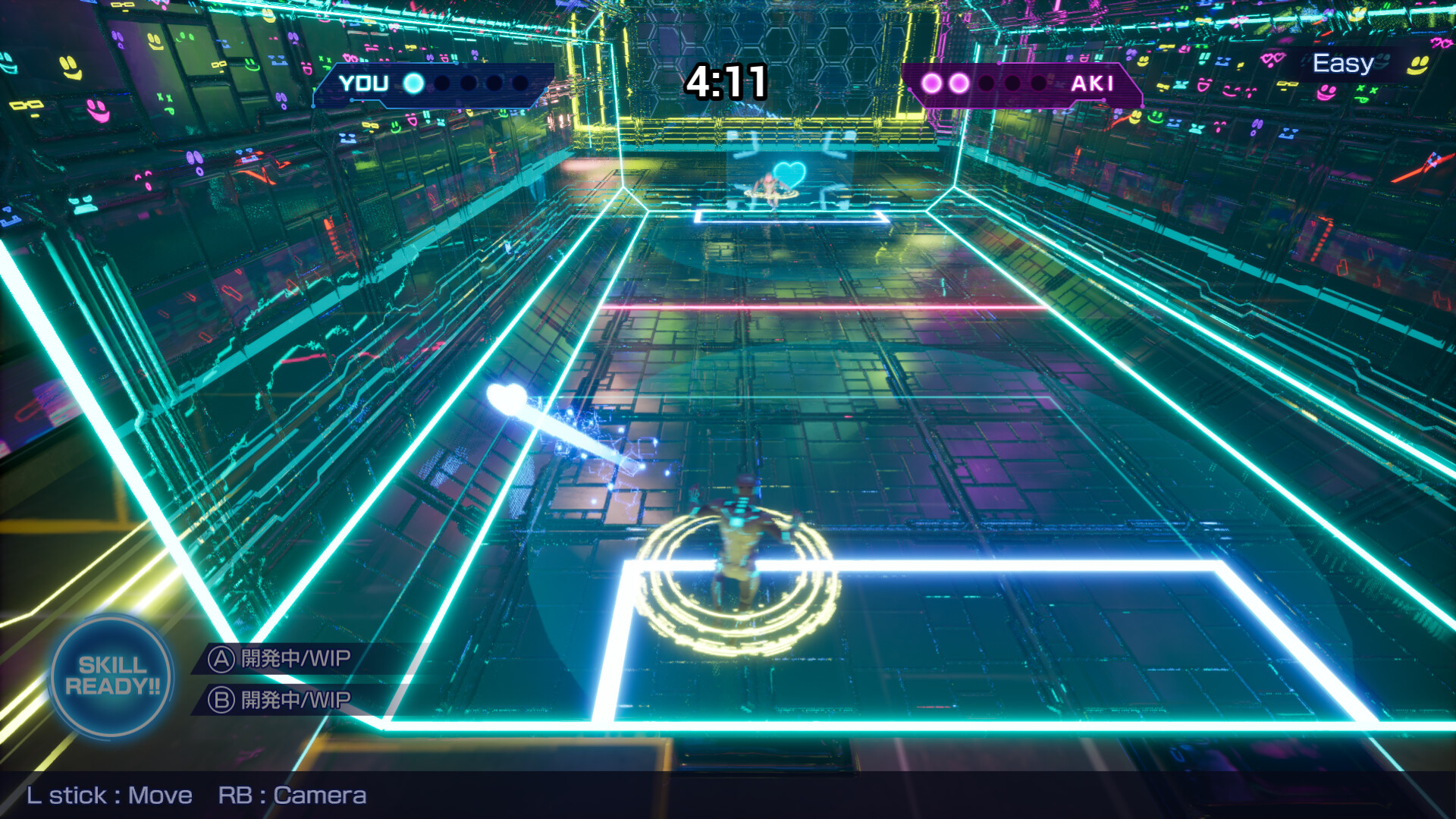Select the YOU name label
Screen dimensions: 1456x819
[364, 84]
